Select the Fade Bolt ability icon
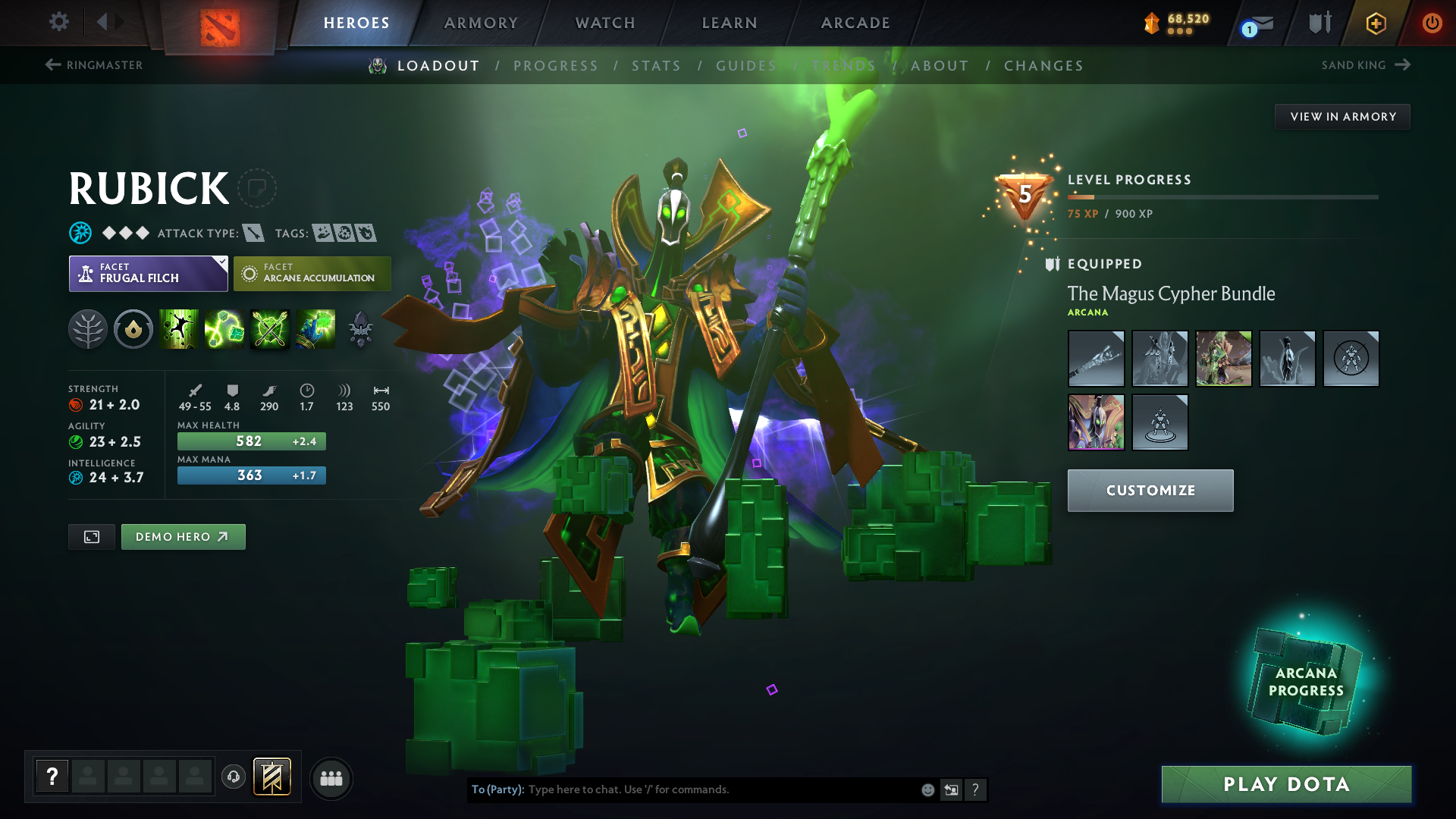Screen dimensions: 1456x819 [x=224, y=329]
